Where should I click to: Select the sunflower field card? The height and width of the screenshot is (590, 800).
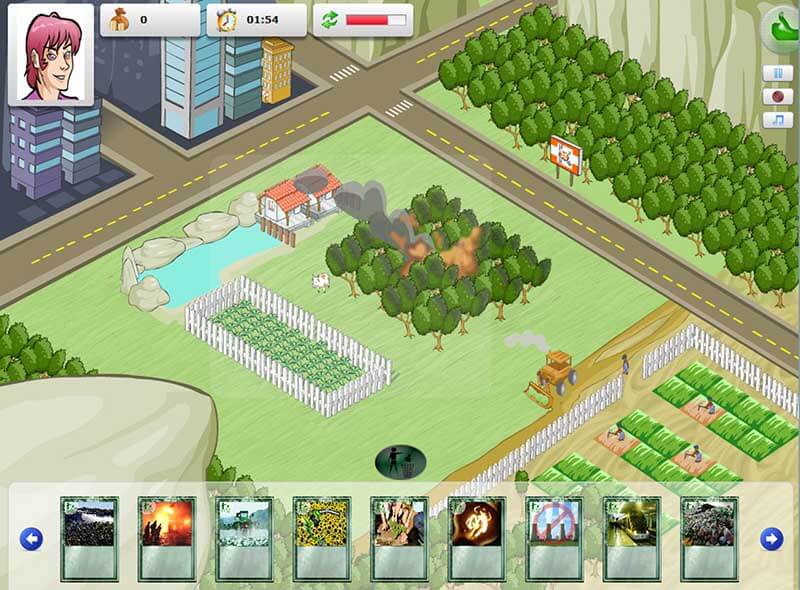click(x=321, y=538)
